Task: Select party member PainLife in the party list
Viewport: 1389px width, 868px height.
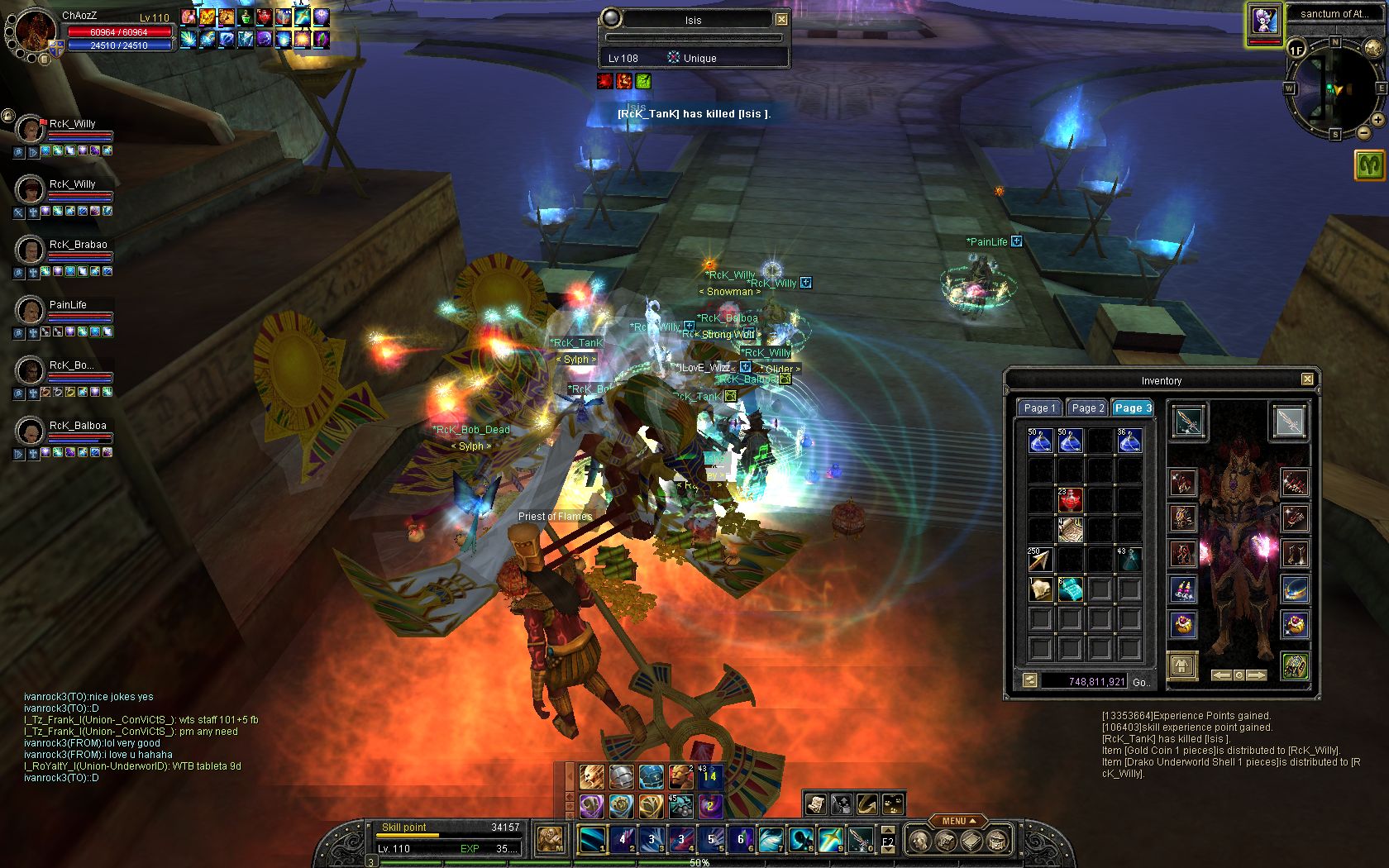Action: (x=30, y=310)
